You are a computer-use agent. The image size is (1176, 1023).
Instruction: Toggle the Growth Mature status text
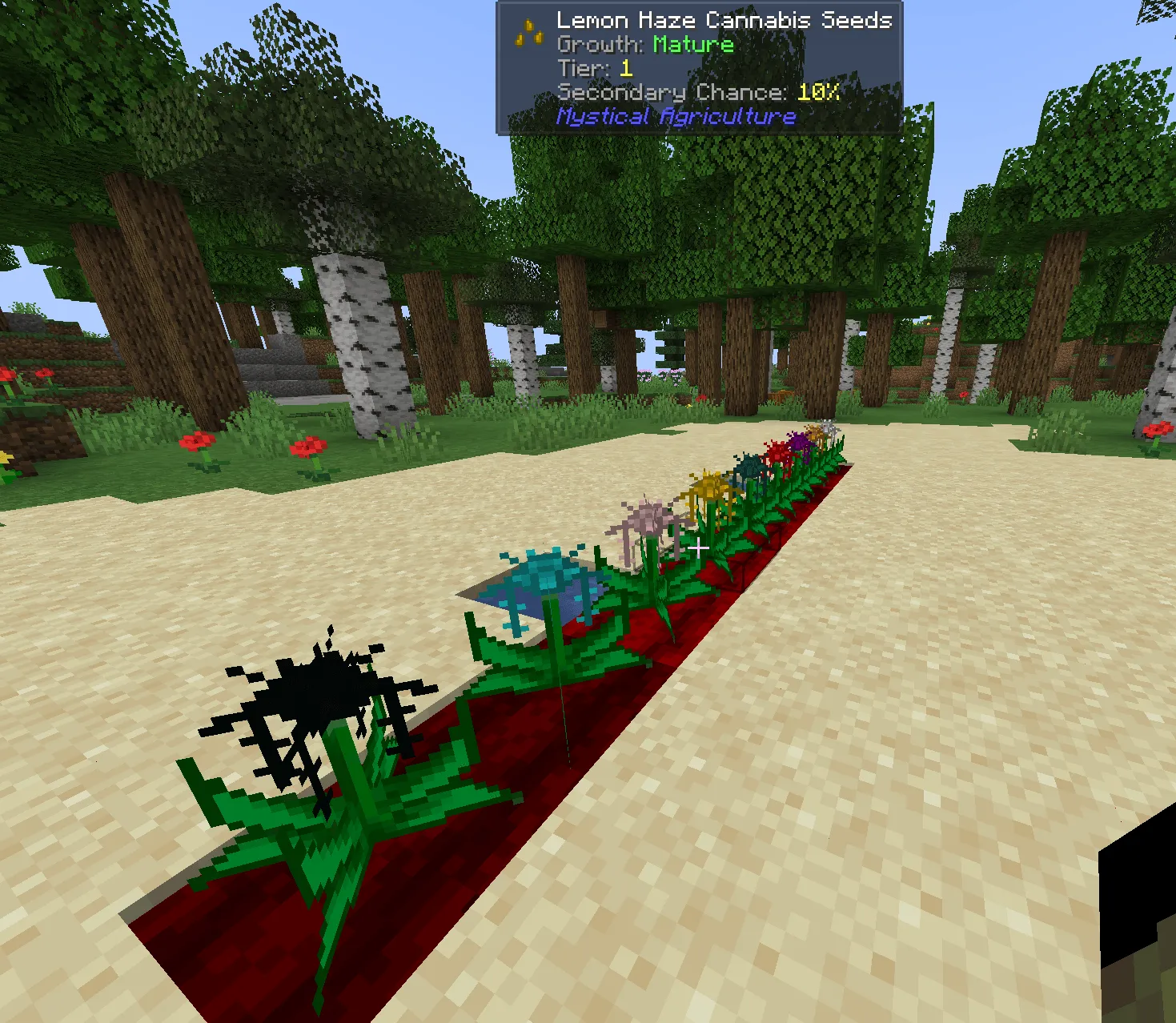647,45
